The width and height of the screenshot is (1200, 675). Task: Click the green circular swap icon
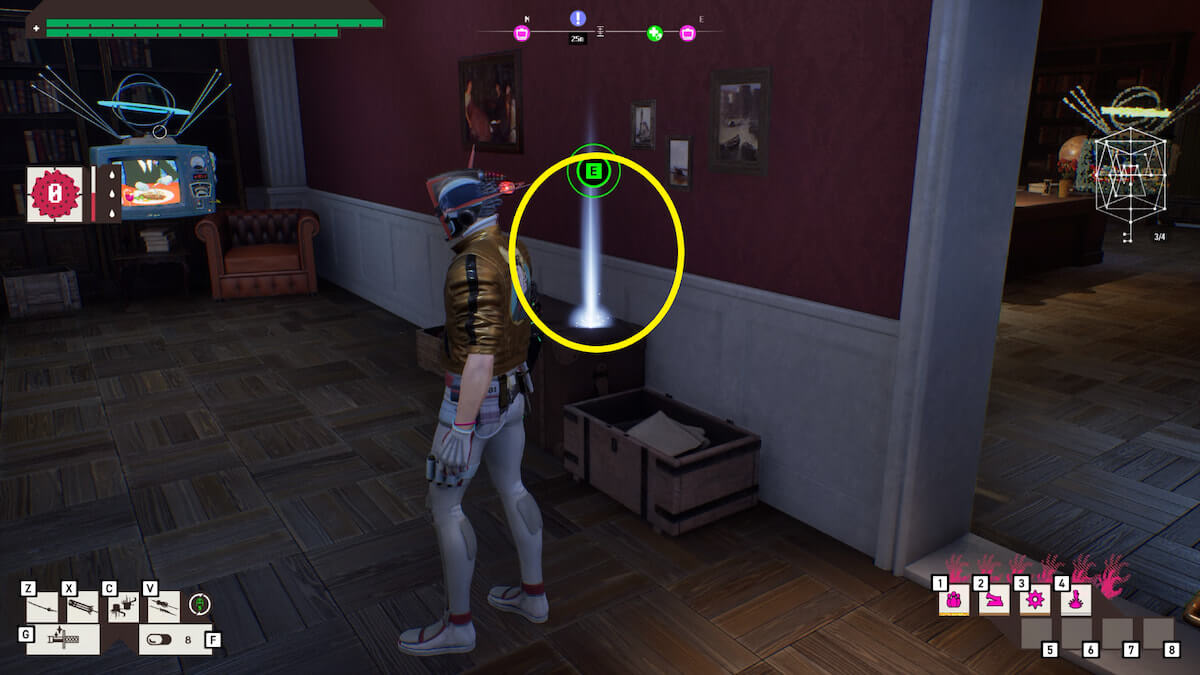point(201,604)
